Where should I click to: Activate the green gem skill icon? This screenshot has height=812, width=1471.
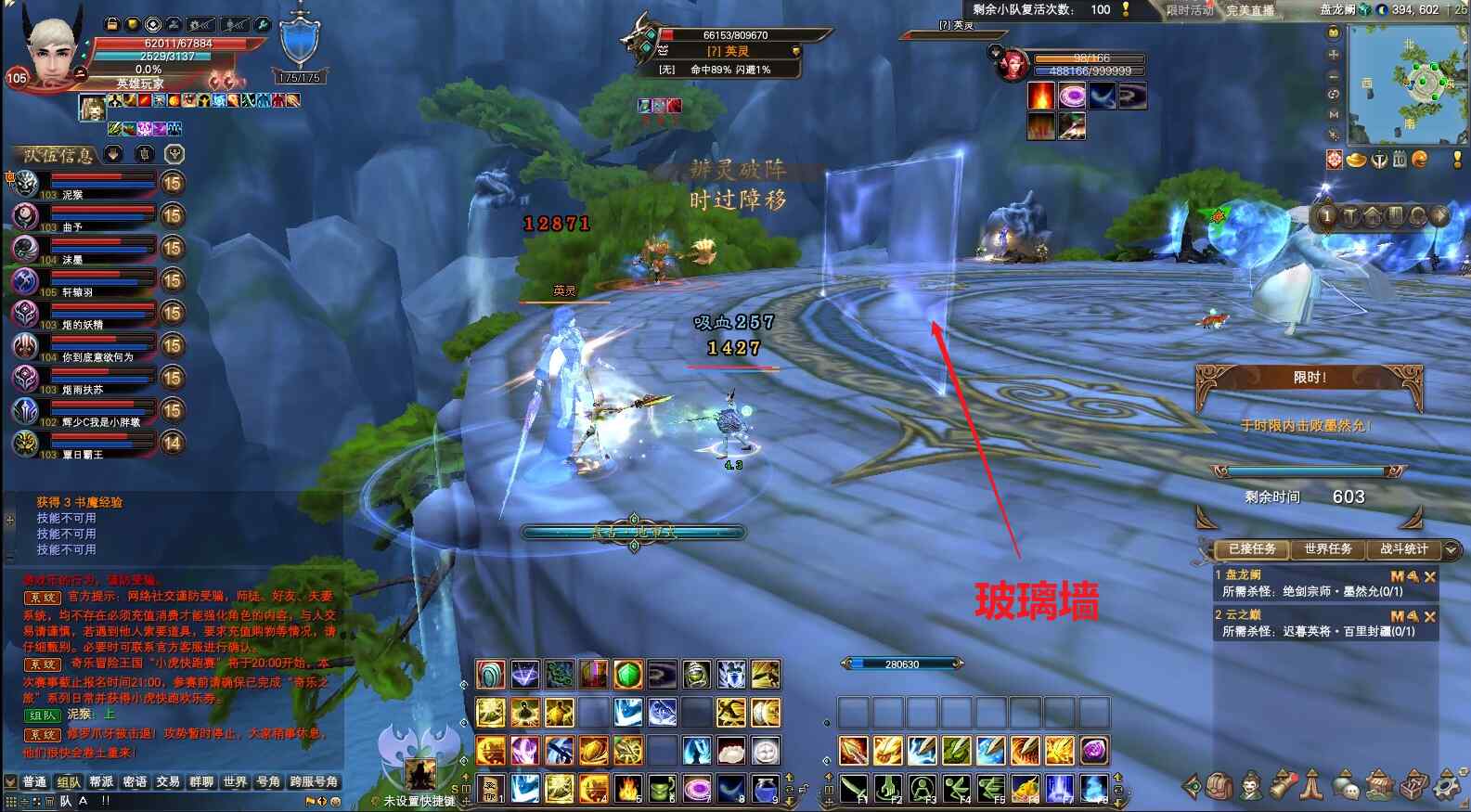[628, 675]
